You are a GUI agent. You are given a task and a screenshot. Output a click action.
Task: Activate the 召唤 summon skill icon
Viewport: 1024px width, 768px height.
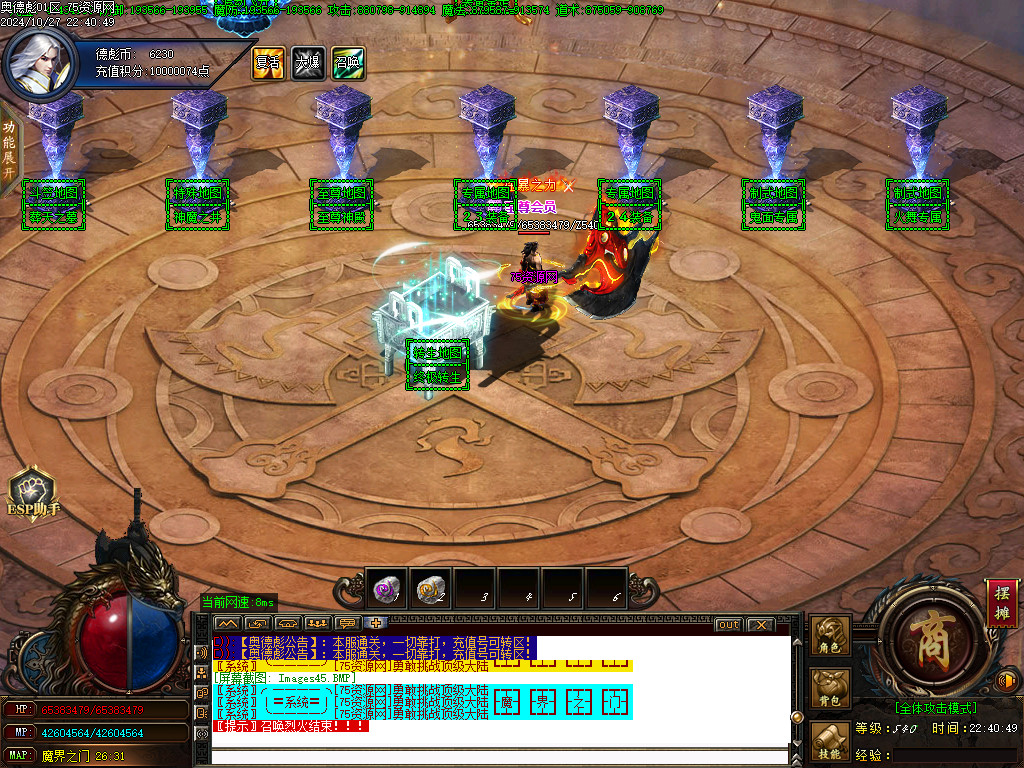[348, 63]
